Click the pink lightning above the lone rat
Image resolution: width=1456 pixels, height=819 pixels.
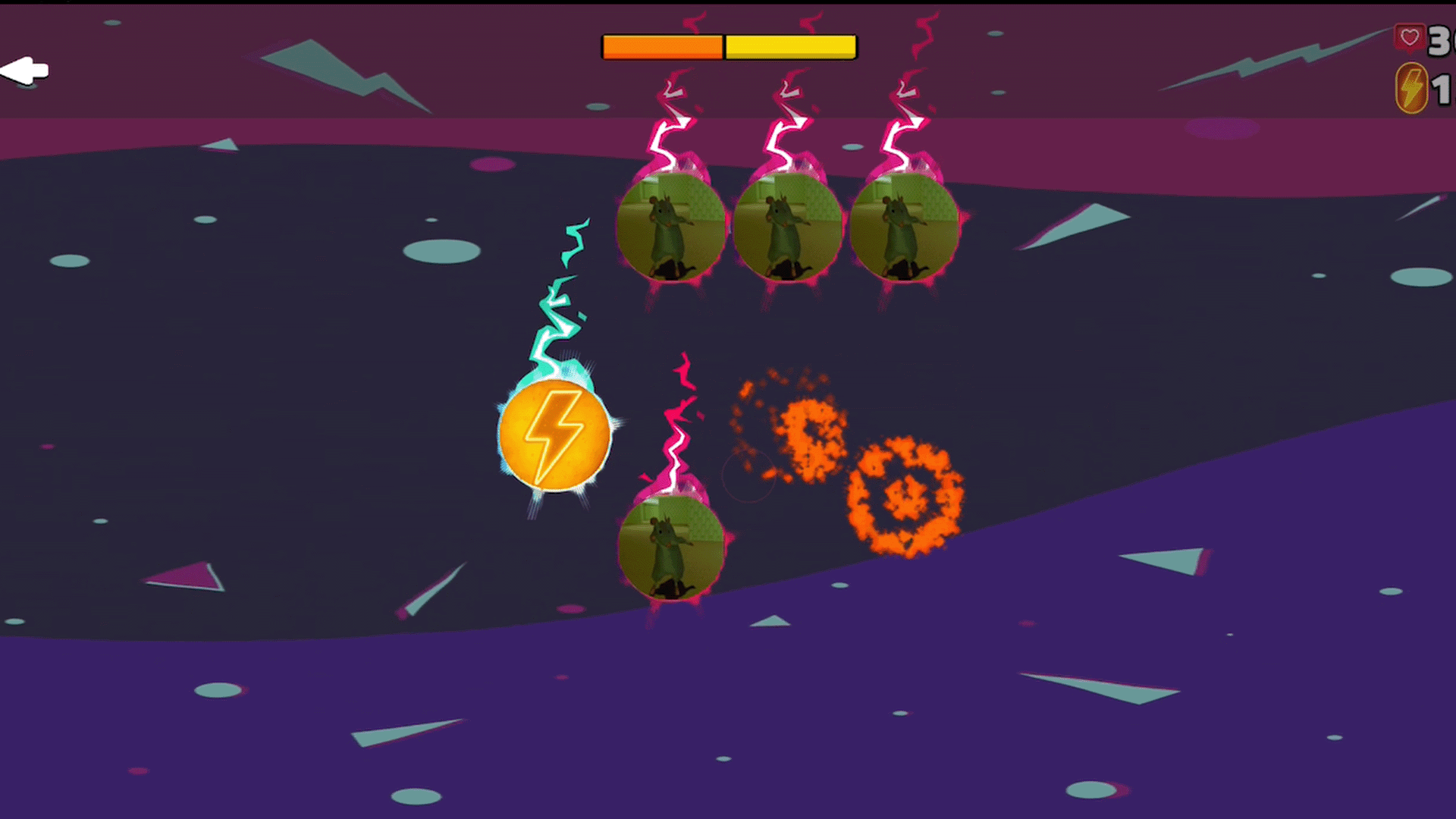(x=679, y=425)
